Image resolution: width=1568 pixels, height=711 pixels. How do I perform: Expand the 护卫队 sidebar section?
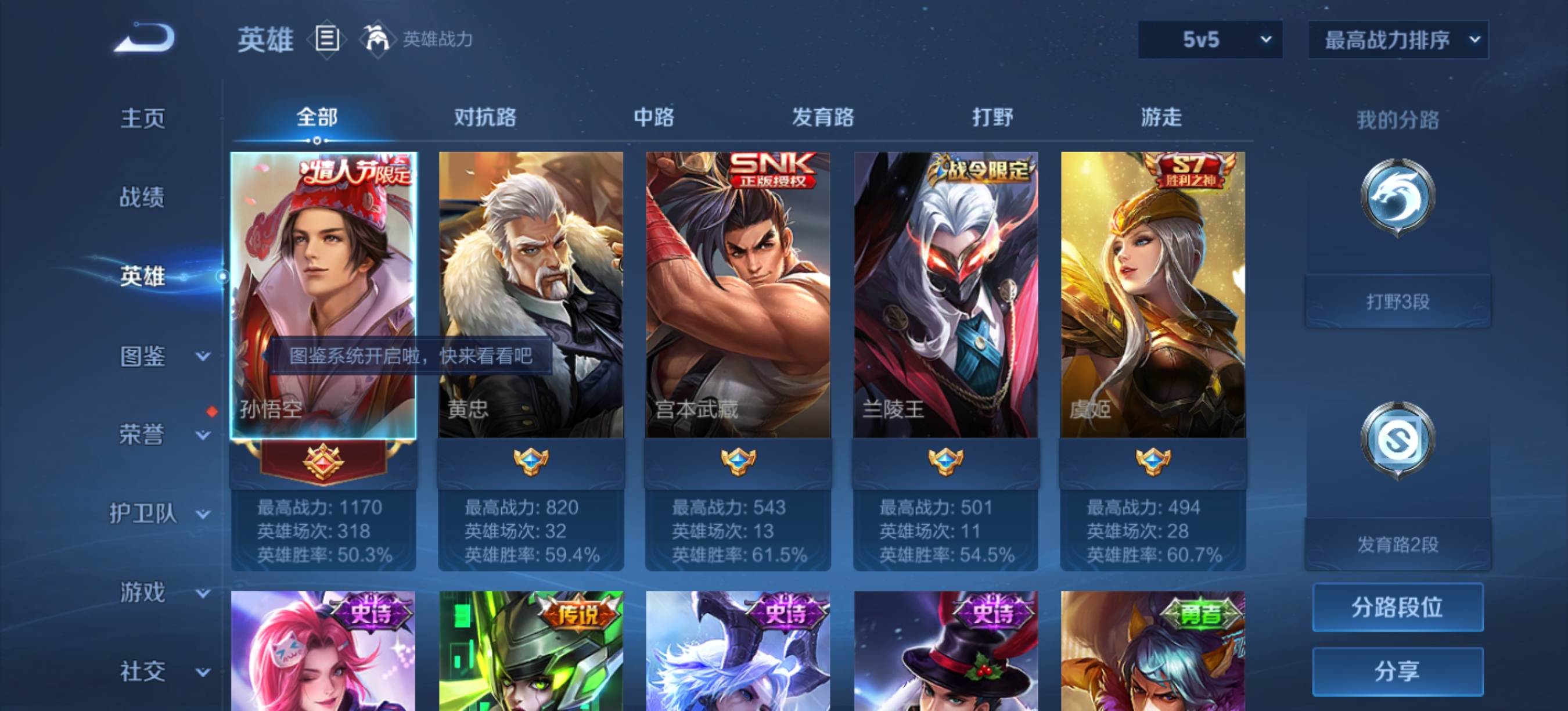(160, 513)
